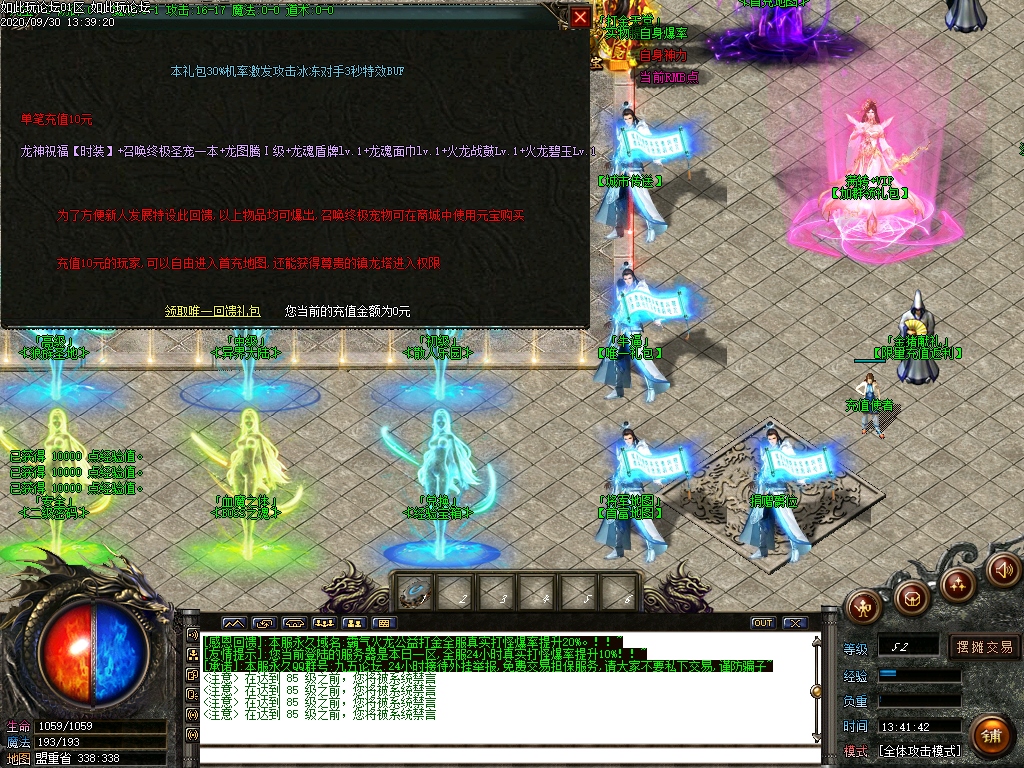1024x768 pixels.
Task: Select hotbar slot 1 with the blue item
Action: click(414, 592)
